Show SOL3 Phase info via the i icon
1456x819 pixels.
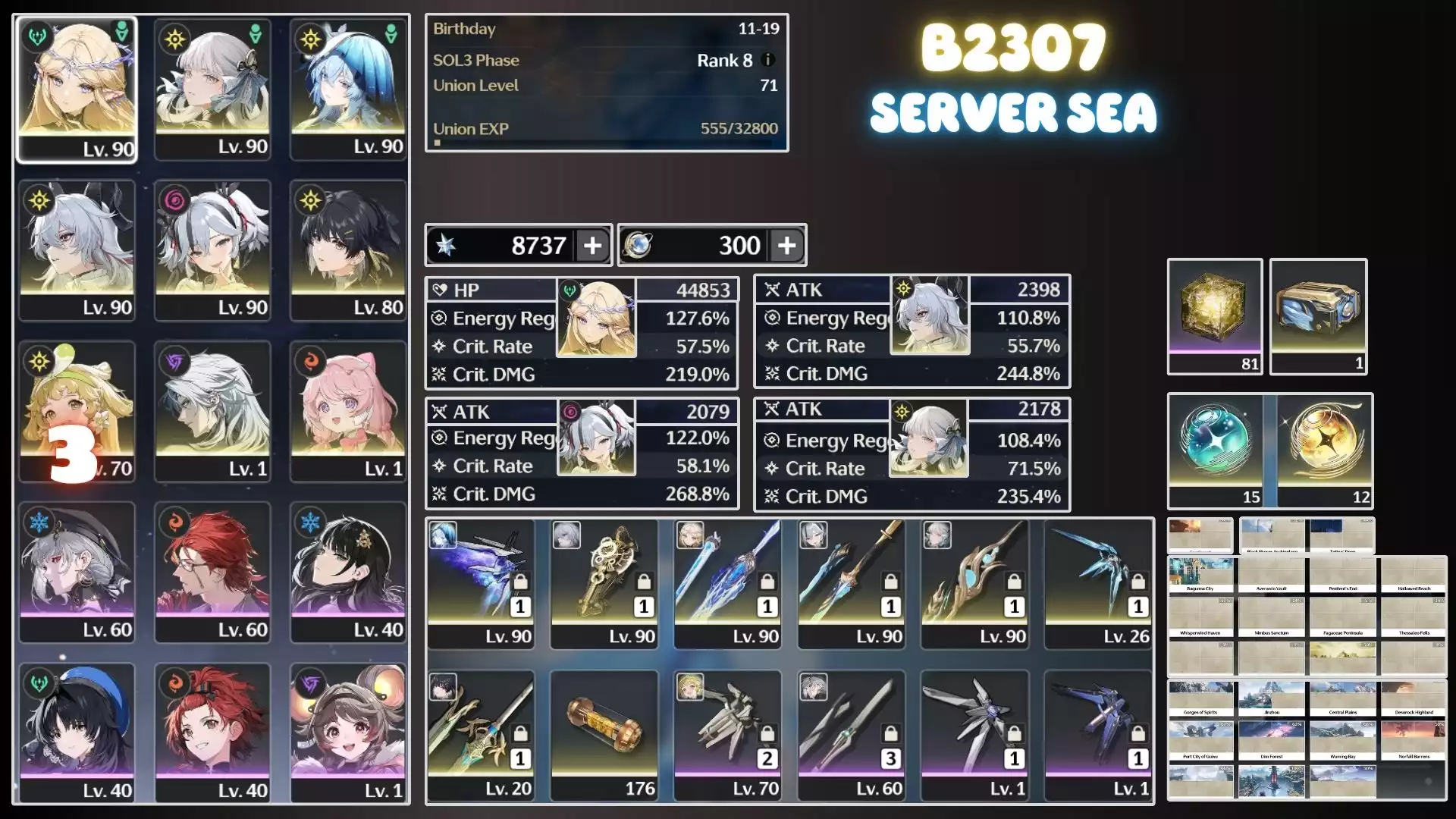click(767, 60)
